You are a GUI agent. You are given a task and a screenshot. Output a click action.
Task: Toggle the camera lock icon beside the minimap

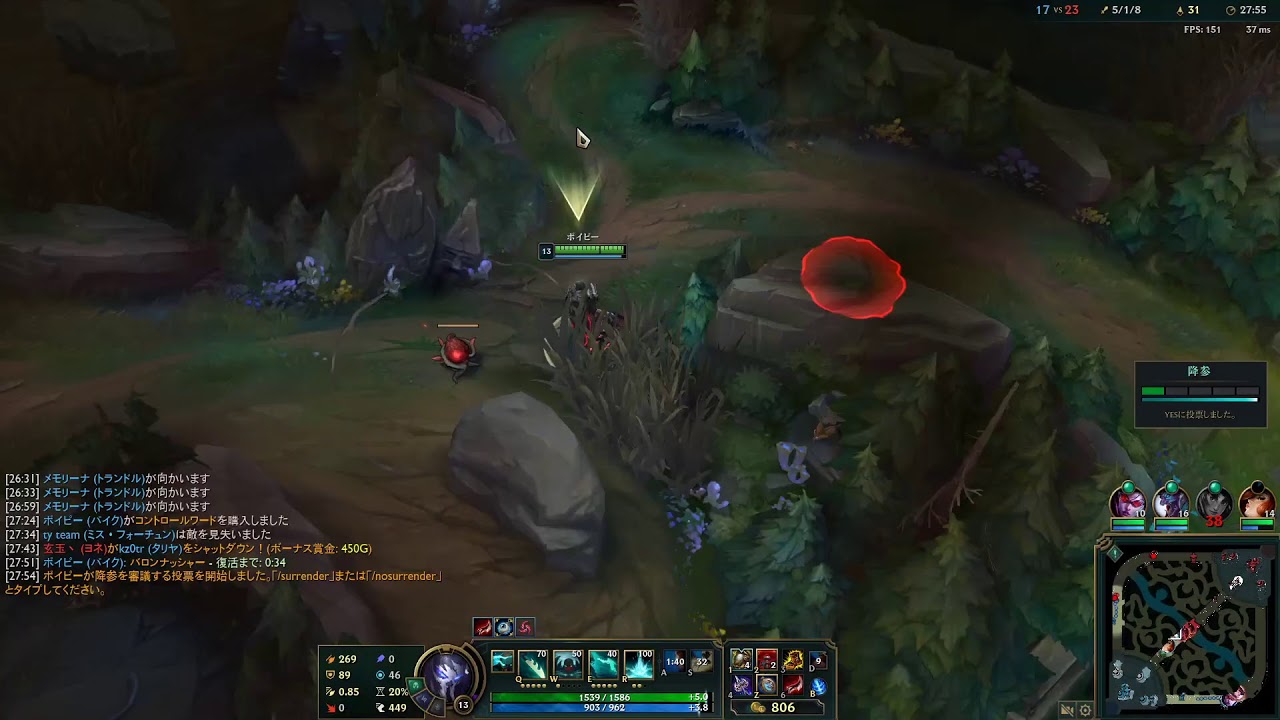coord(1067,710)
